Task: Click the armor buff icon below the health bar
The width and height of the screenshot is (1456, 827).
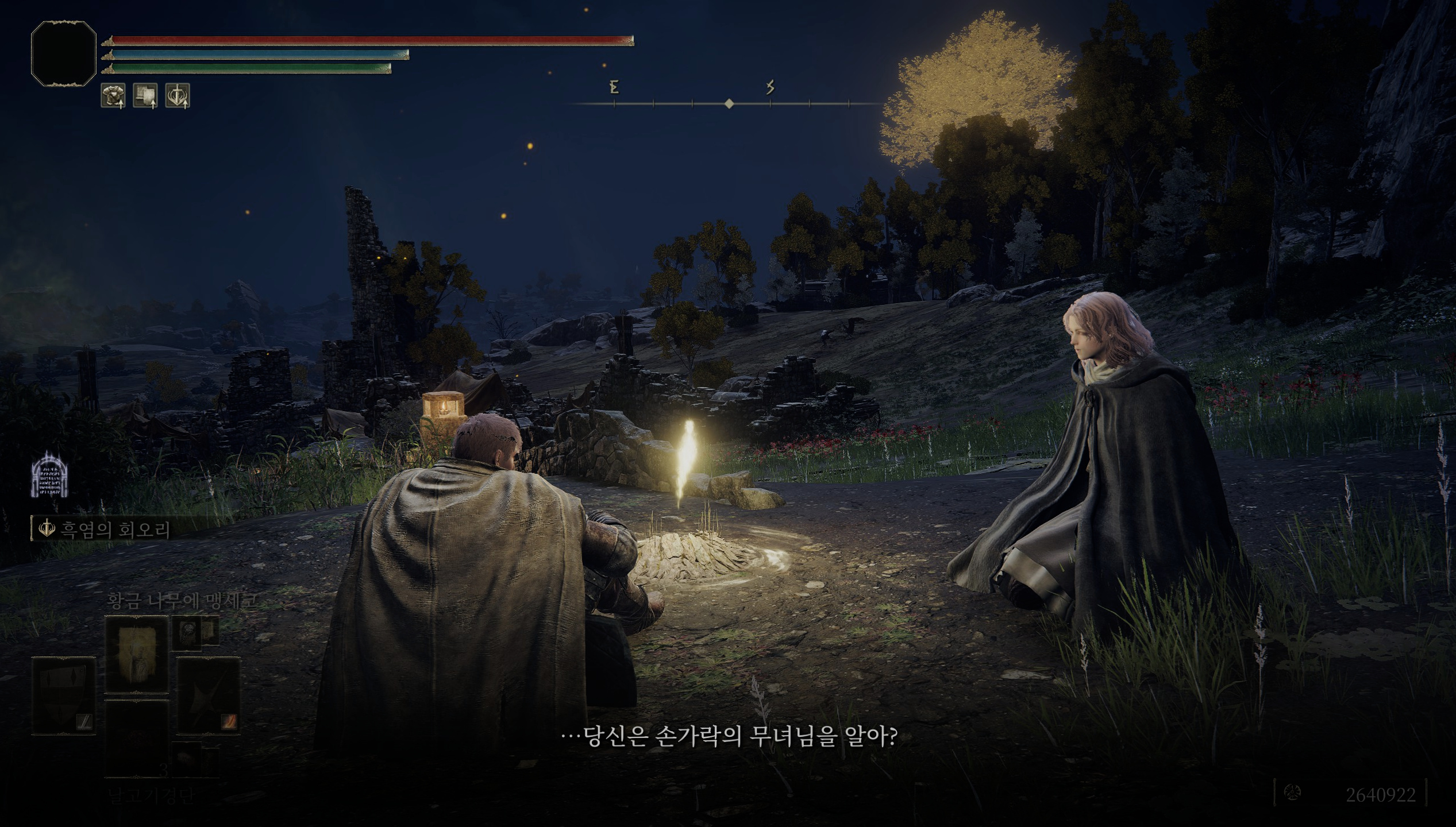Action: 113,95
